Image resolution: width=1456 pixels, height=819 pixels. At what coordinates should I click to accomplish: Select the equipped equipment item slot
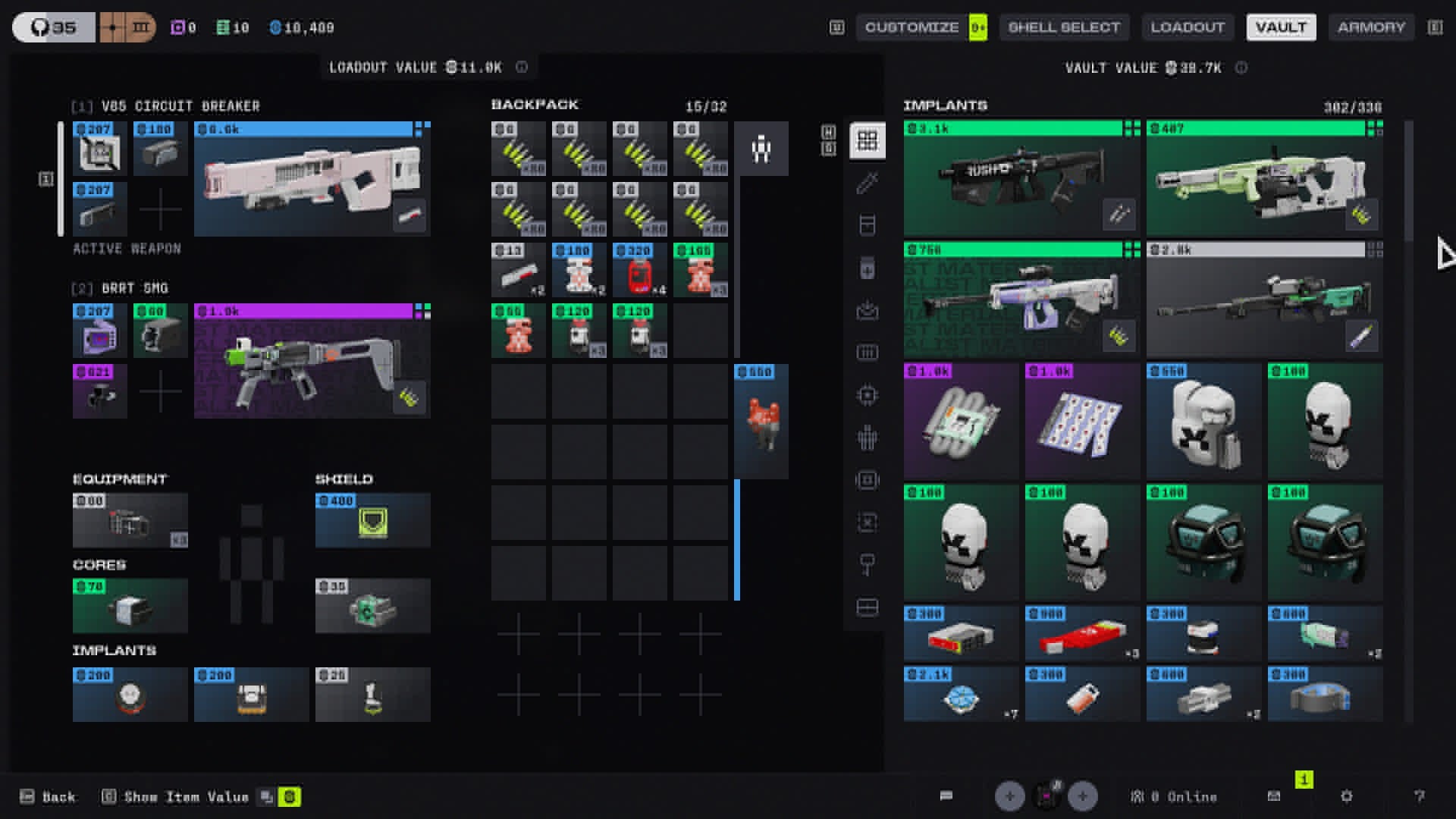pyautogui.click(x=130, y=521)
